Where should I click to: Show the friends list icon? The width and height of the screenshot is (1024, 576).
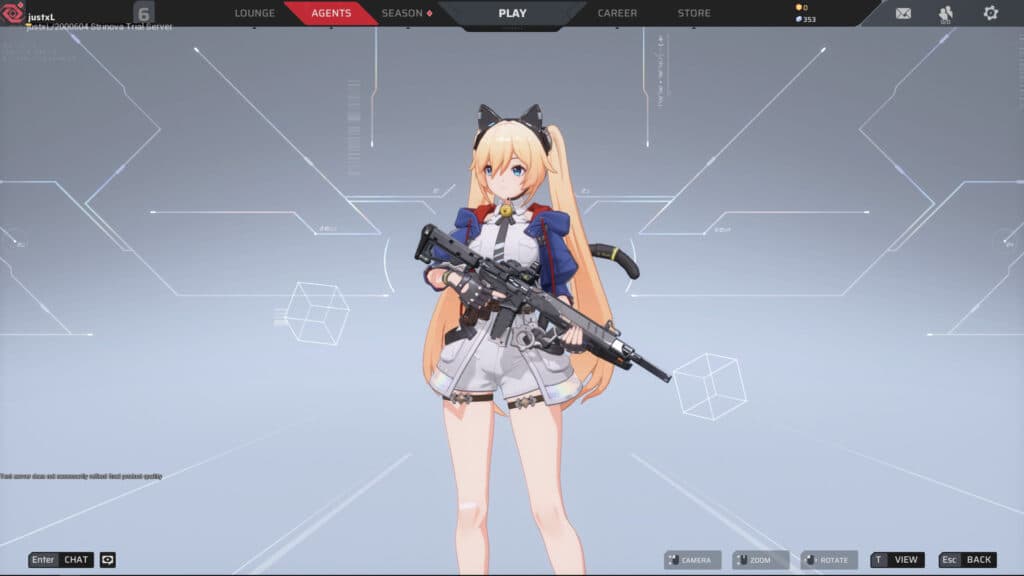point(946,13)
